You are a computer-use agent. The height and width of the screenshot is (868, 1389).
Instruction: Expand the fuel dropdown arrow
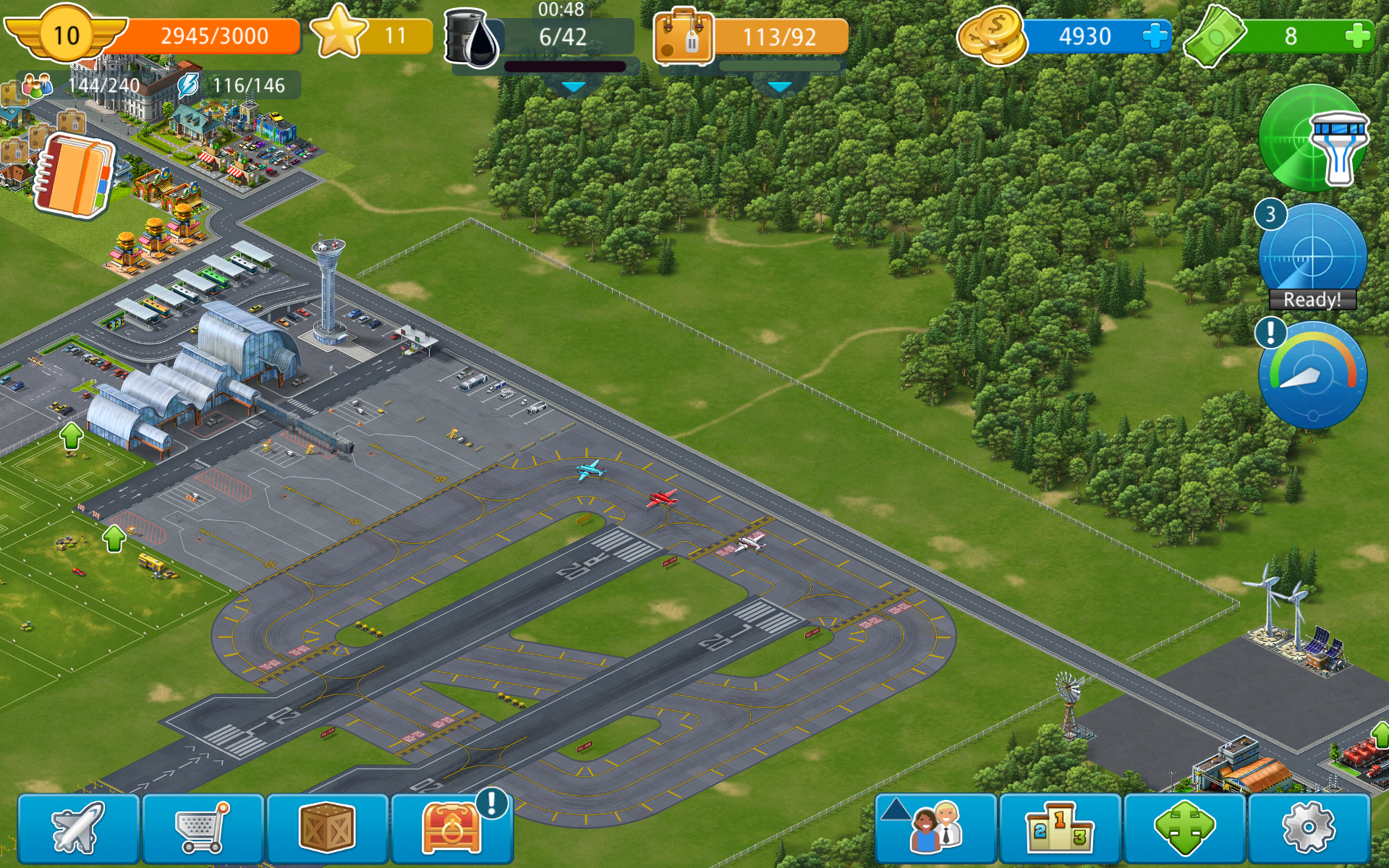tap(574, 87)
